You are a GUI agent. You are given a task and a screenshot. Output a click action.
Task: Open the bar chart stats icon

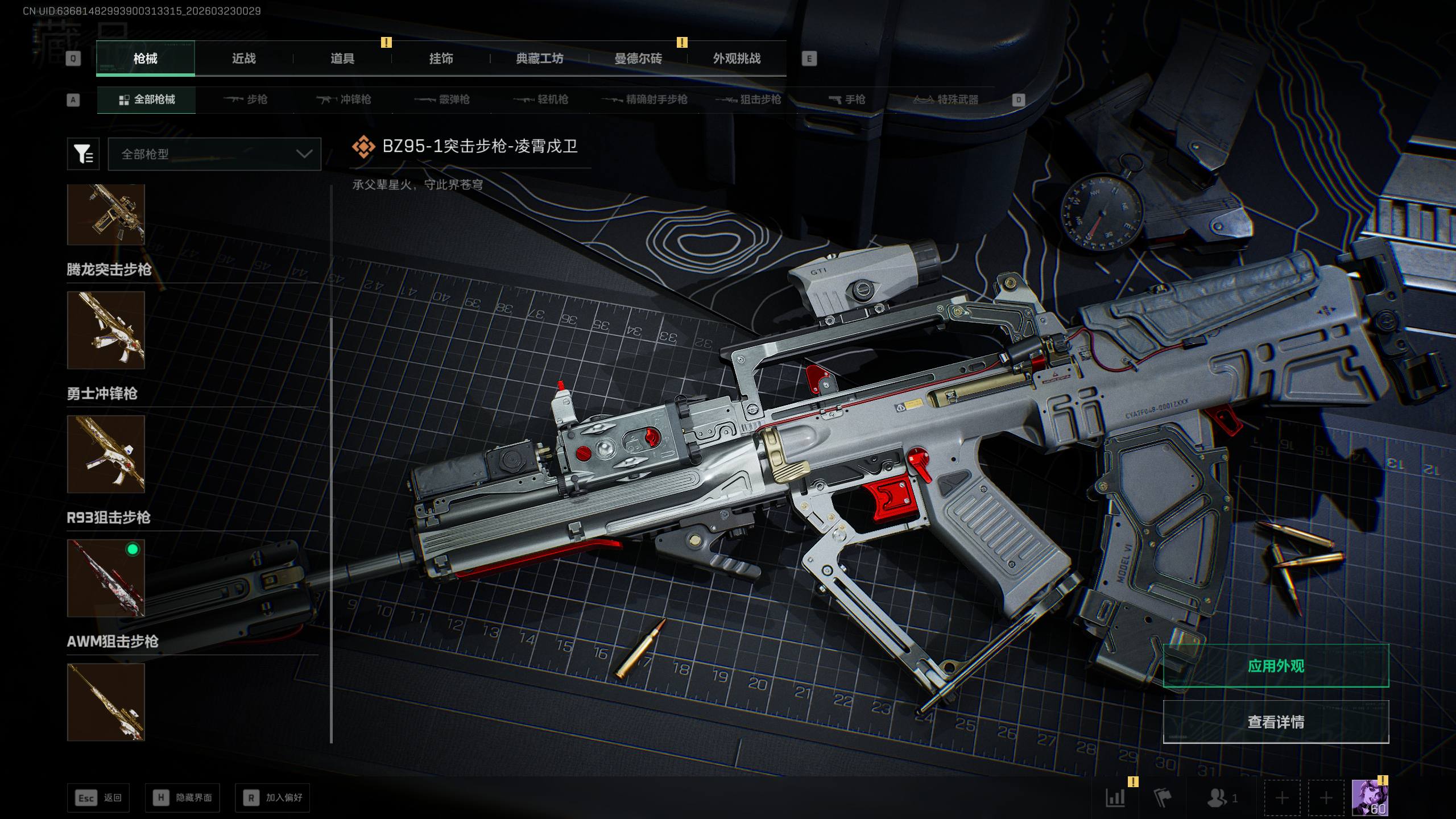(1115, 797)
